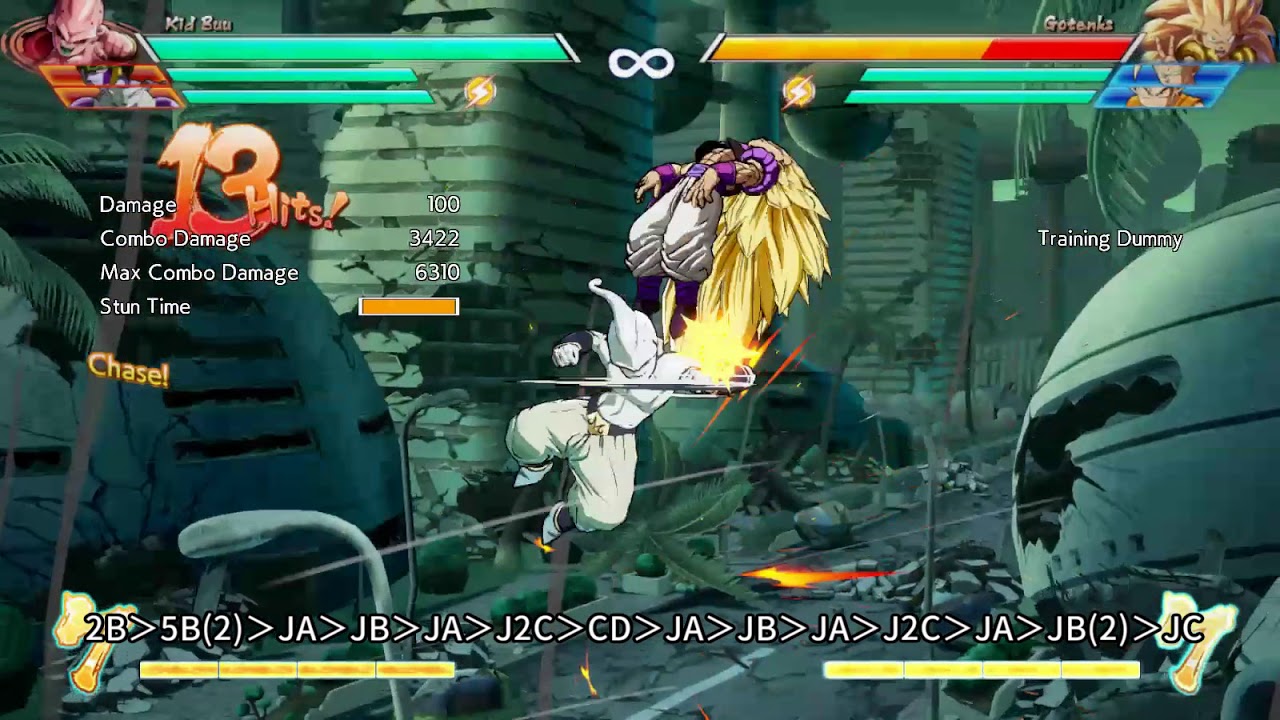Select the Damage stat label

click(x=138, y=204)
